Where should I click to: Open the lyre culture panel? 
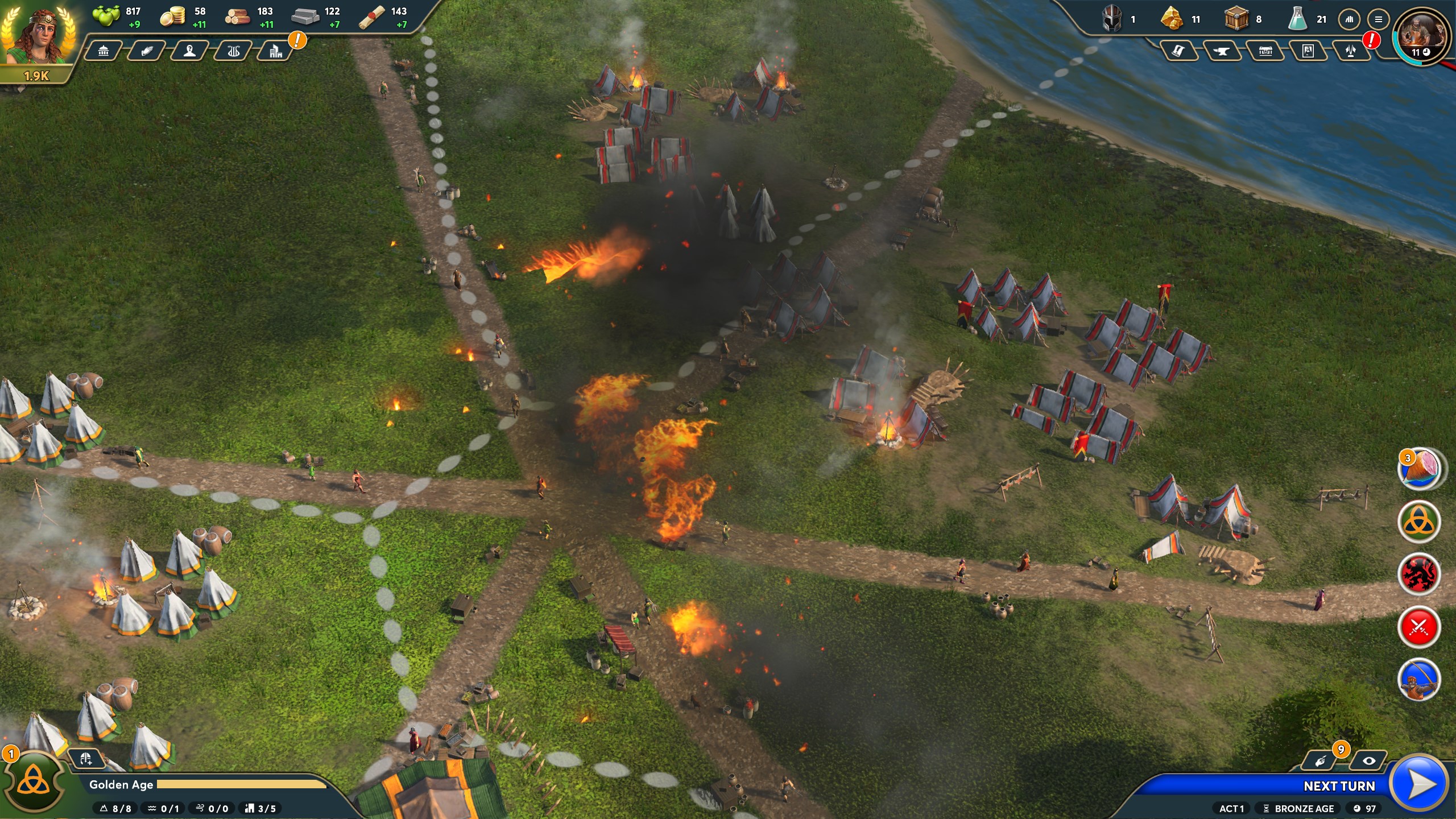[233, 52]
